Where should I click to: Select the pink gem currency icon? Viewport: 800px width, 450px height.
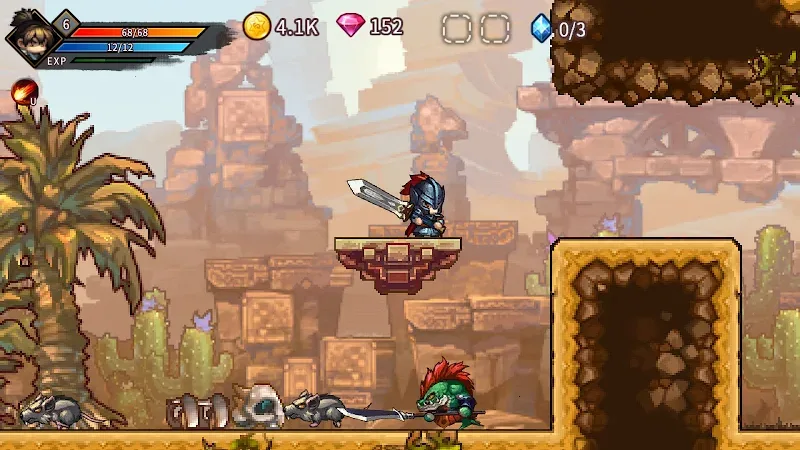(x=350, y=26)
